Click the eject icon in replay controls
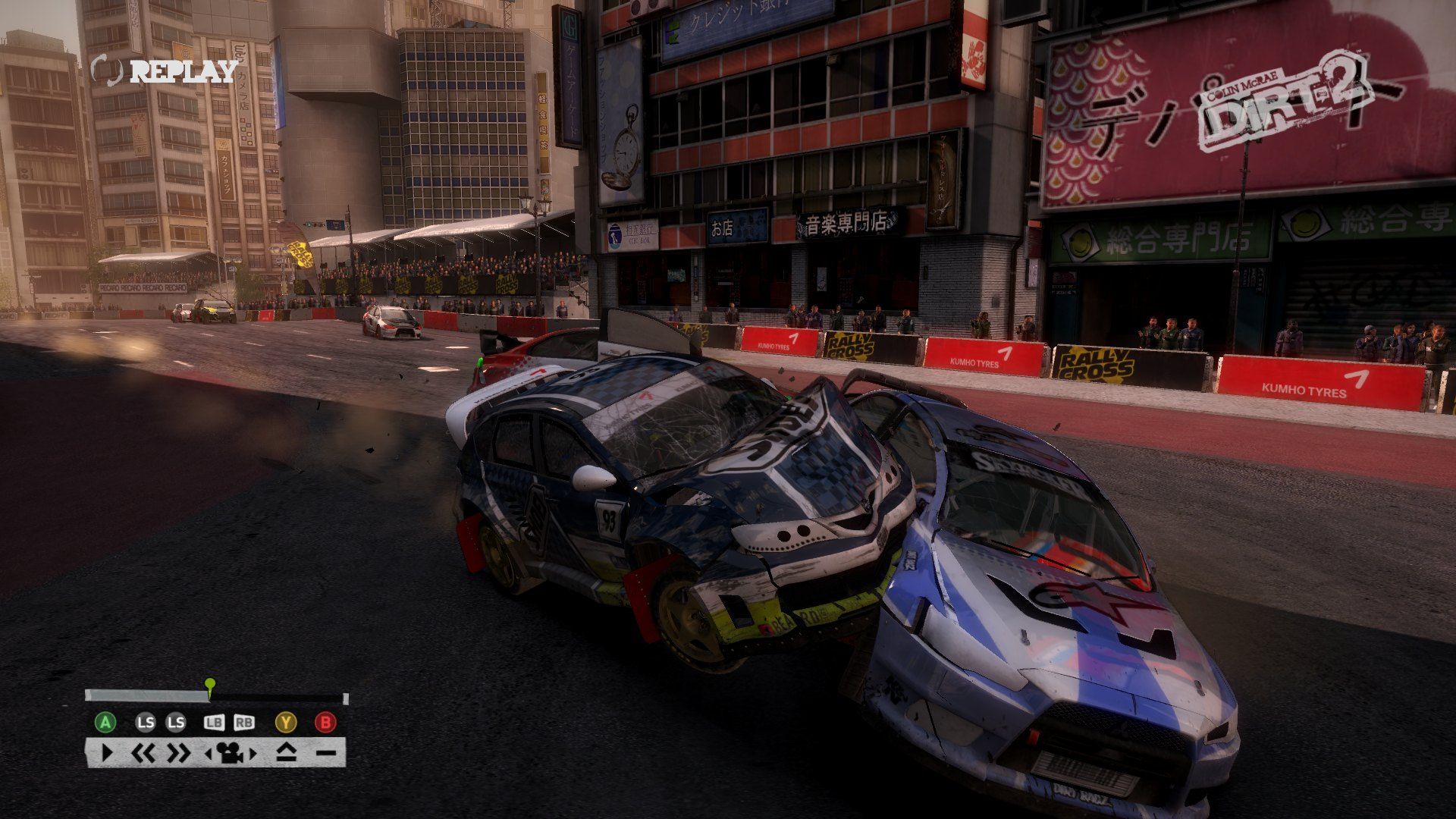 (x=286, y=754)
